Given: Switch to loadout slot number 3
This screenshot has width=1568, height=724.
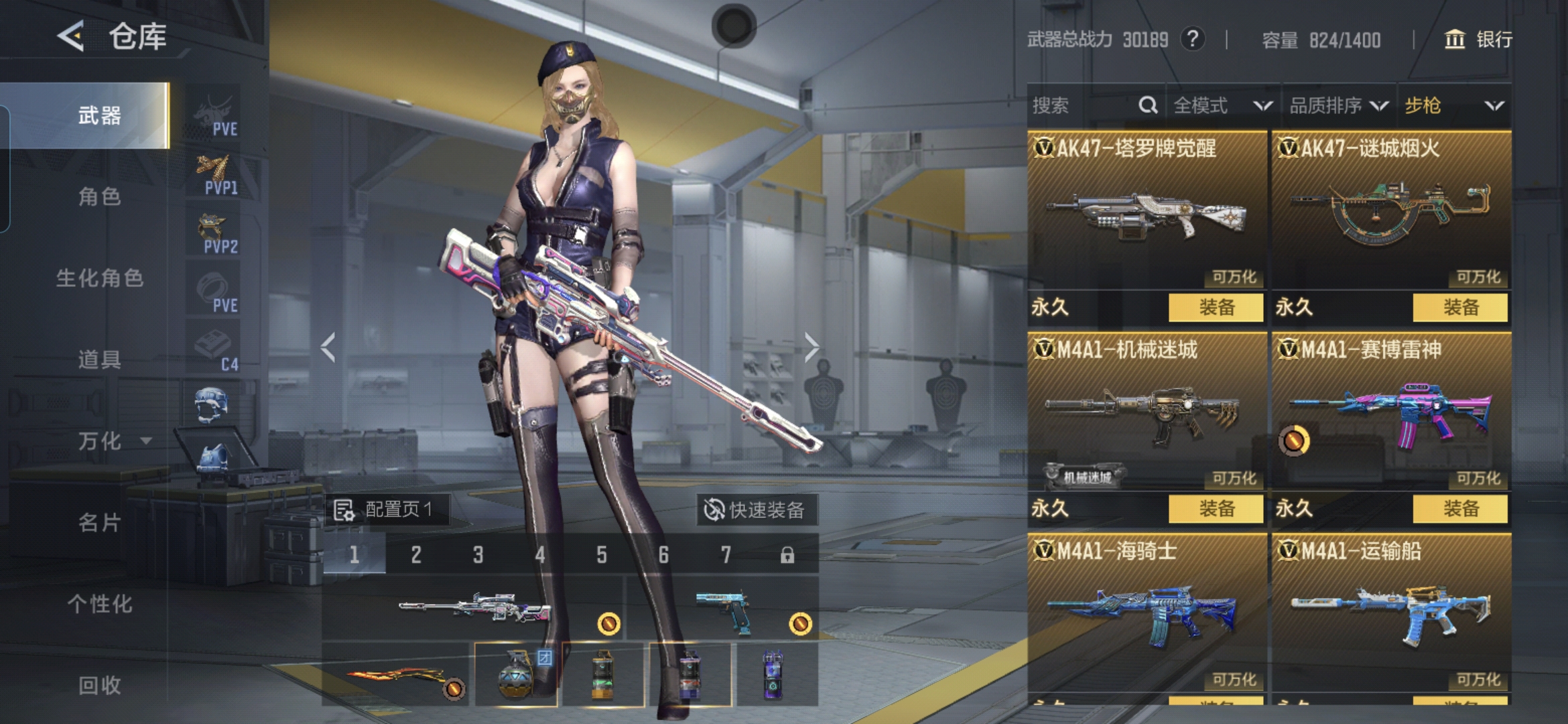Looking at the screenshot, I should click(478, 555).
